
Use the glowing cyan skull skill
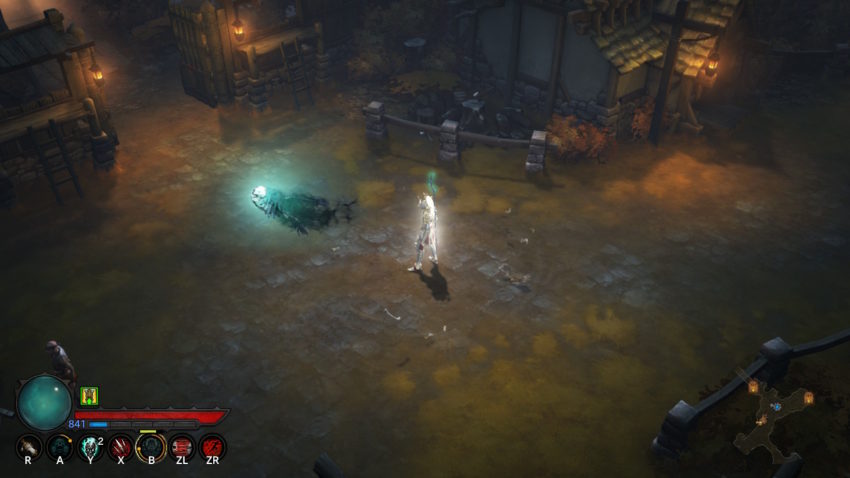tap(90, 447)
